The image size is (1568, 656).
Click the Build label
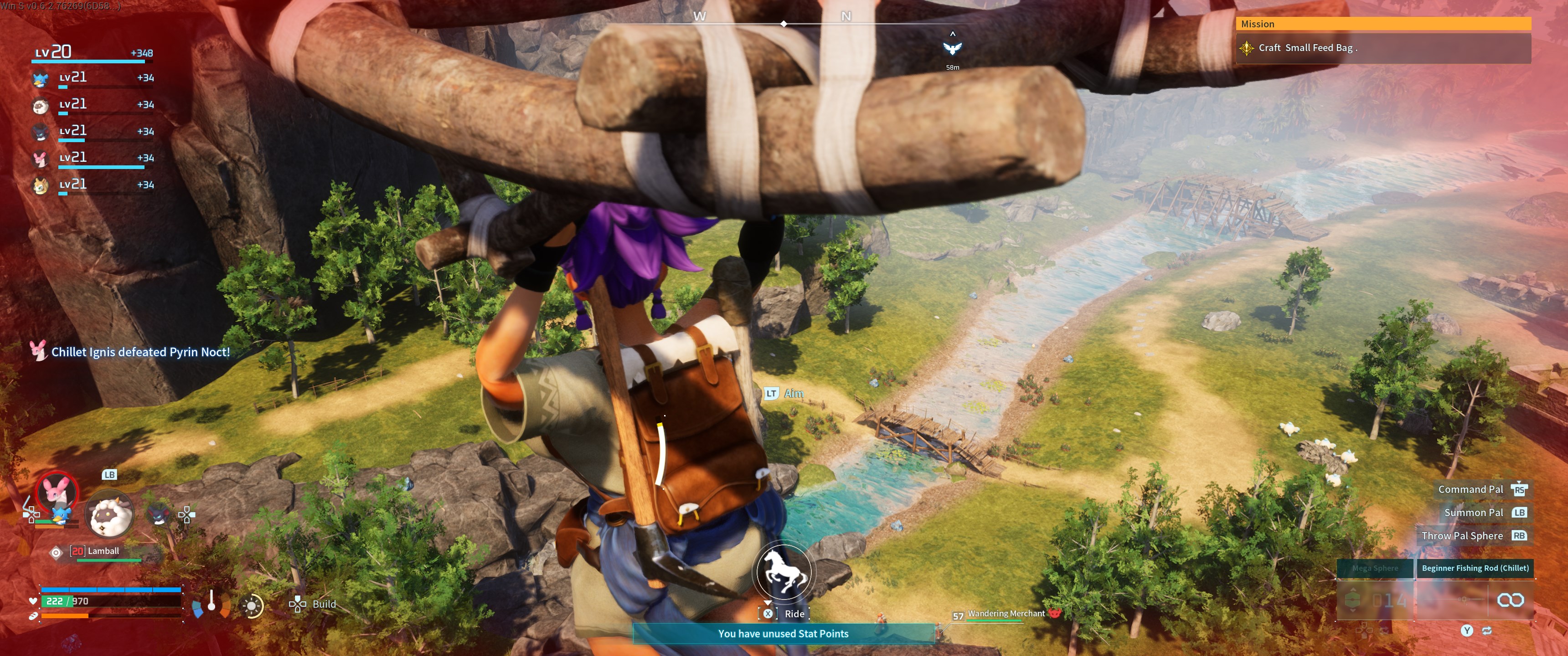(323, 604)
